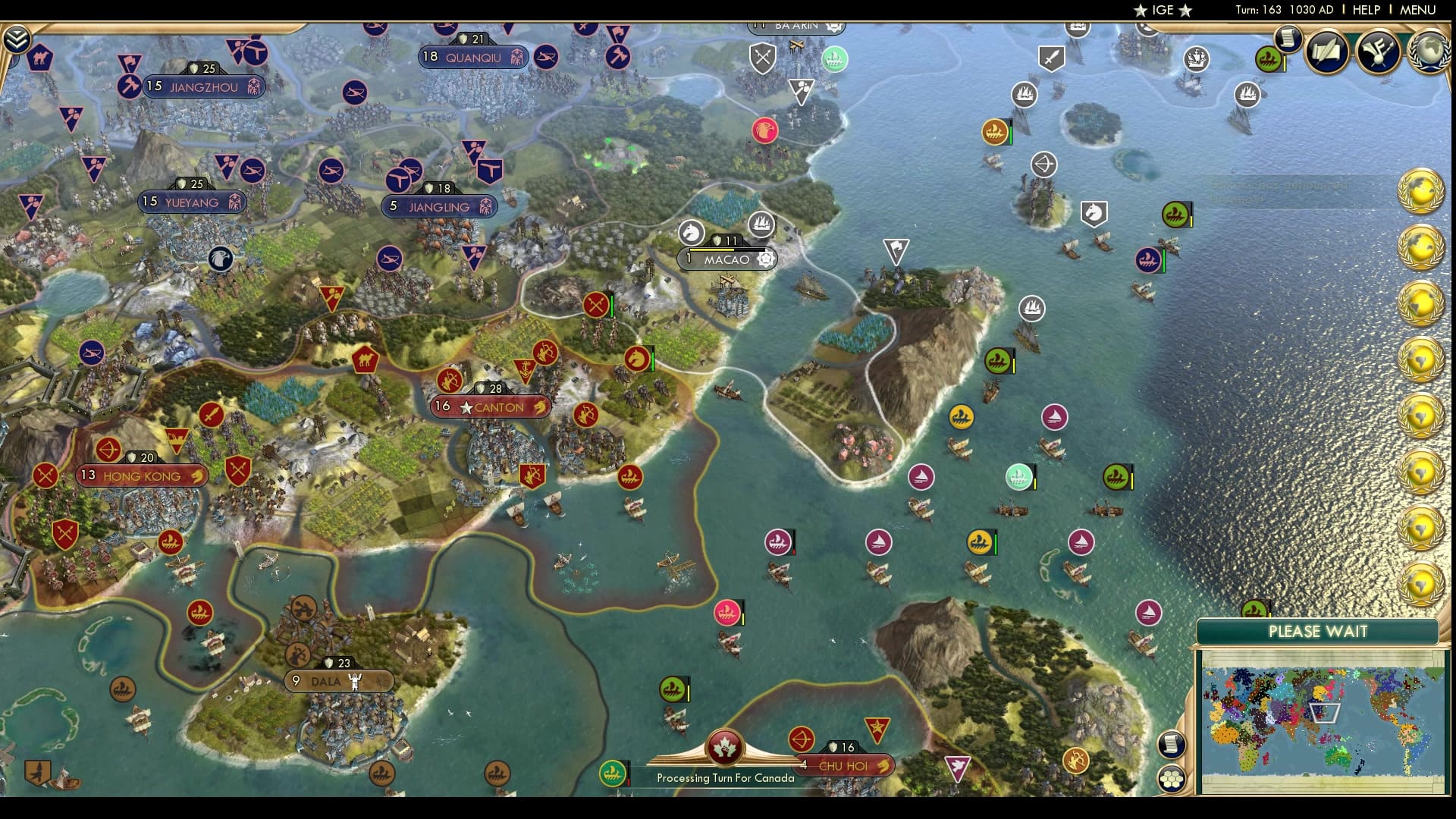Select the Hong Kong city banner
The width and height of the screenshot is (1456, 819).
tap(141, 475)
